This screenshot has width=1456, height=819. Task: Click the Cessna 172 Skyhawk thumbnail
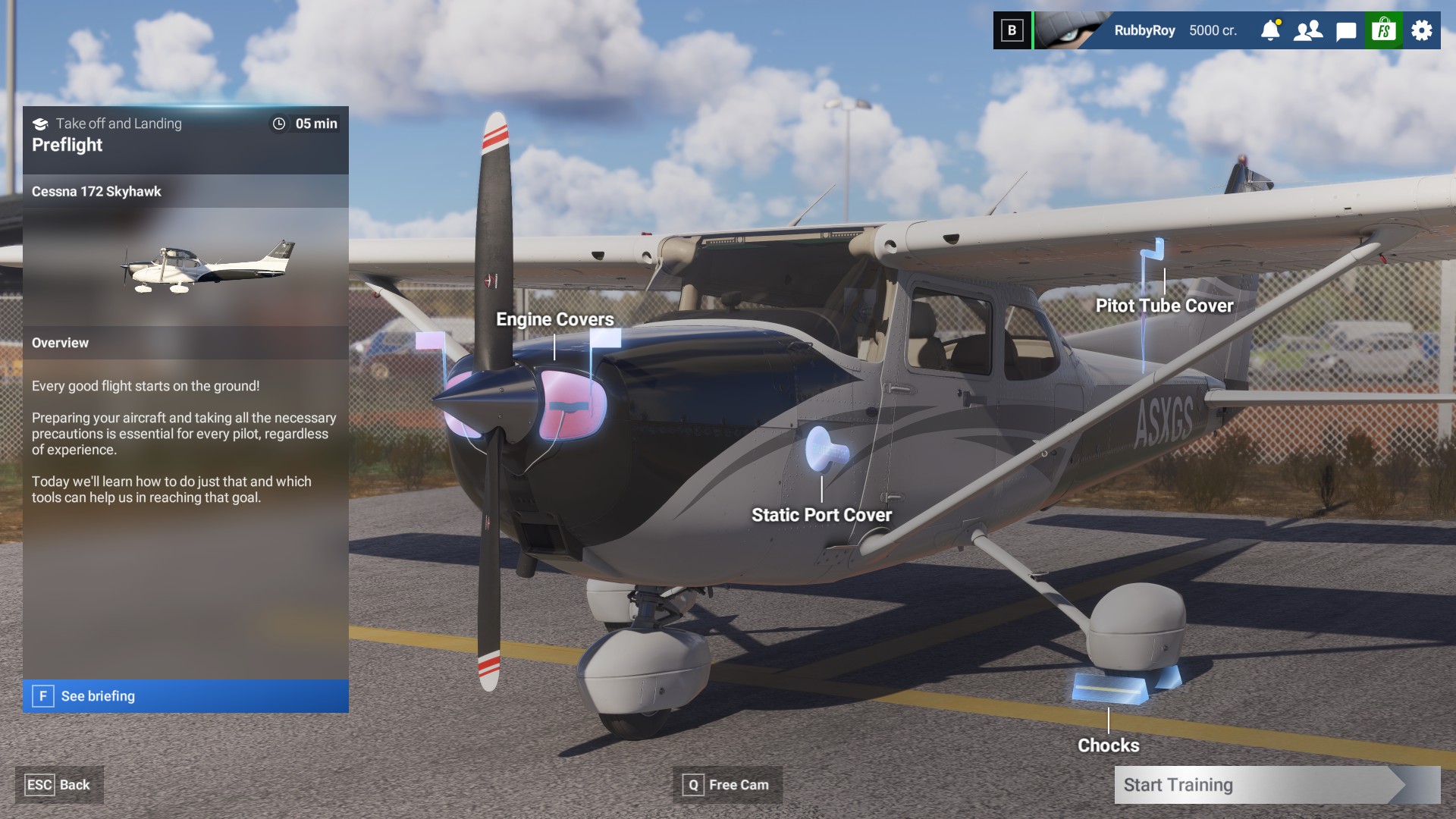tap(209, 266)
